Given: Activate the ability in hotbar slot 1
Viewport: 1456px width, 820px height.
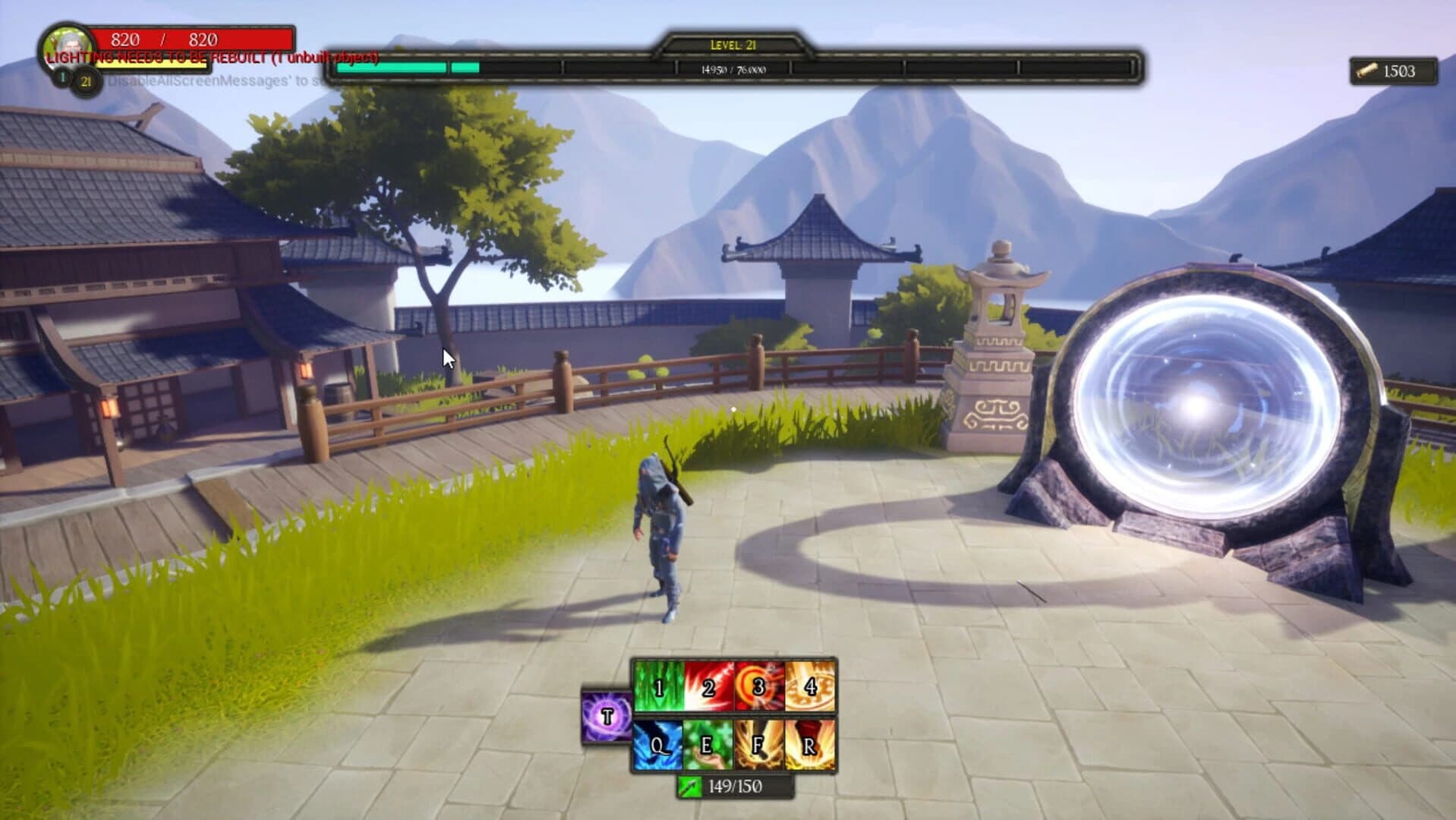Looking at the screenshot, I should (x=660, y=686).
